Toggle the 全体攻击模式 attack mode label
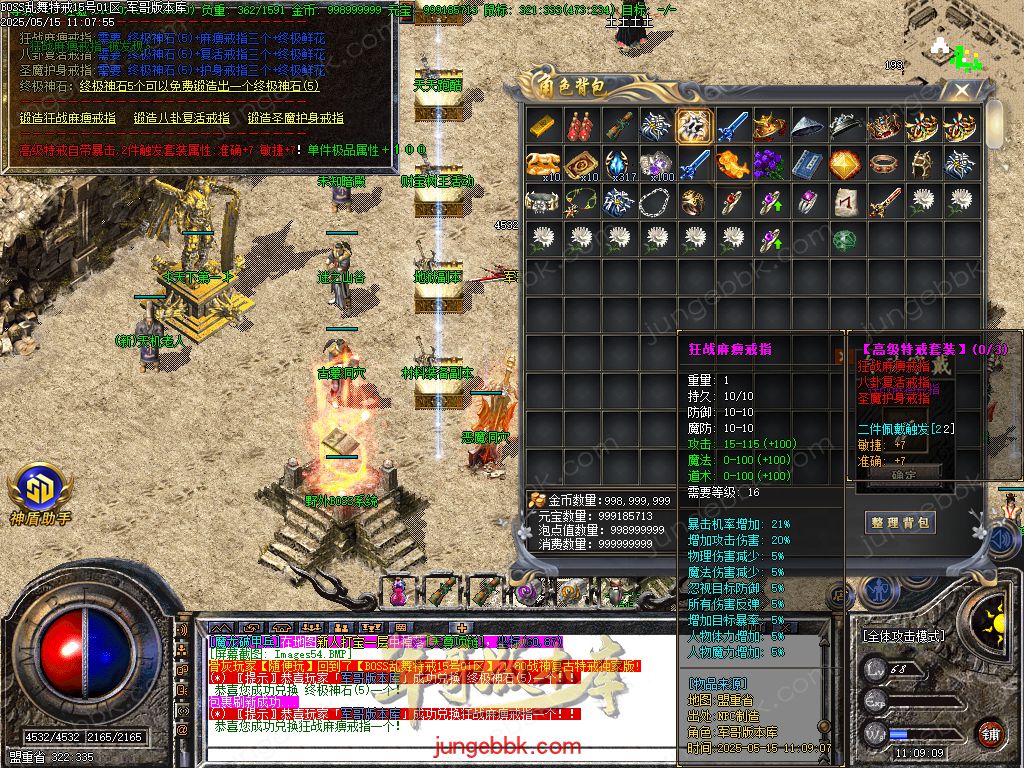The width and height of the screenshot is (1024, 768). coord(902,635)
